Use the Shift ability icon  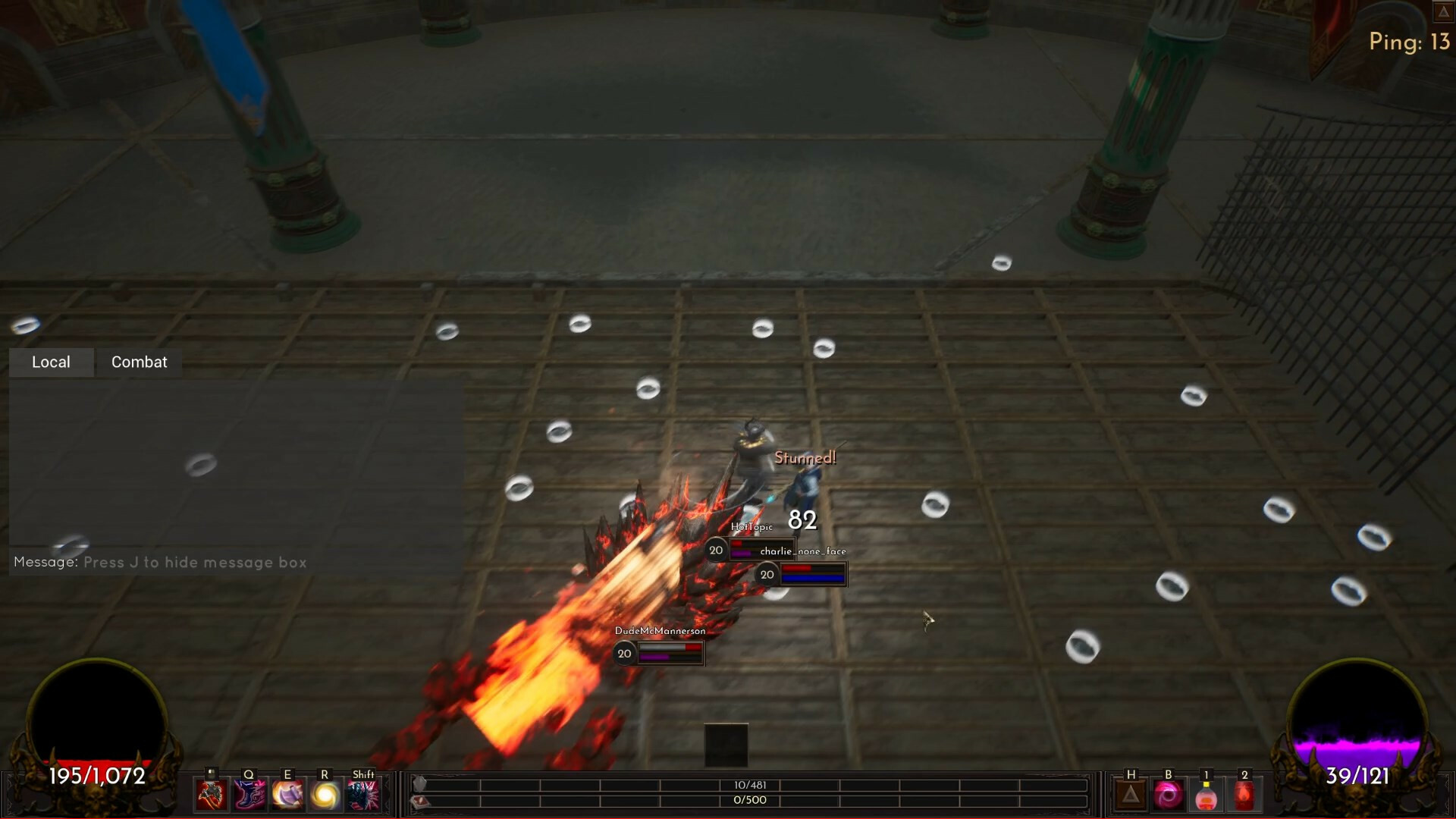click(x=362, y=793)
